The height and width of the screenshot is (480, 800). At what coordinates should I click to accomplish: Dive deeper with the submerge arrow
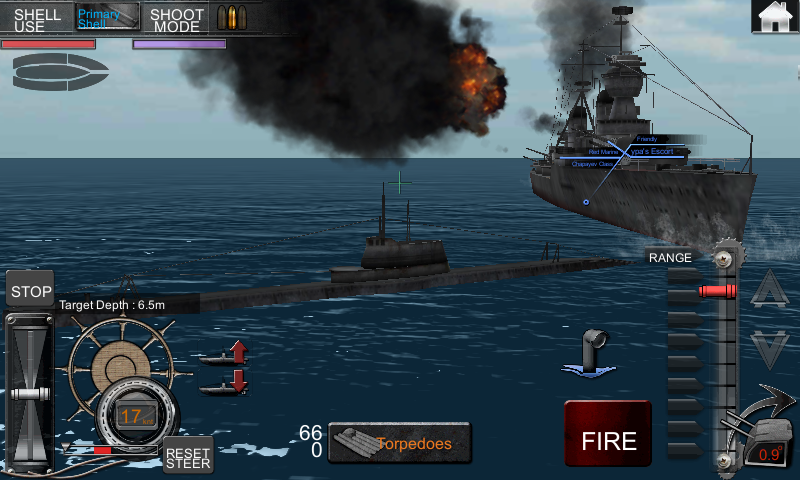(x=224, y=383)
